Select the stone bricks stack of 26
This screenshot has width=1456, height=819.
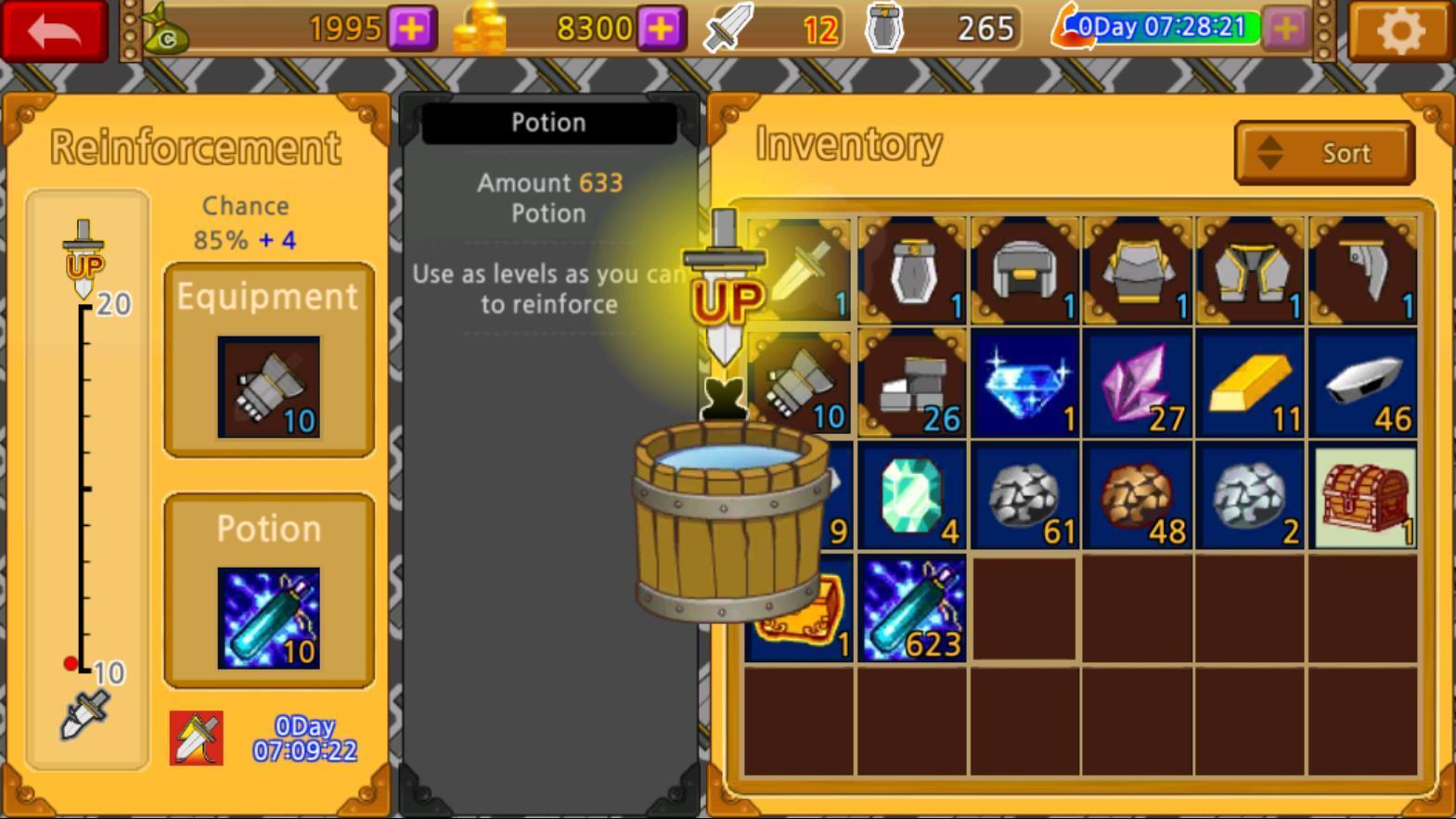tap(913, 383)
